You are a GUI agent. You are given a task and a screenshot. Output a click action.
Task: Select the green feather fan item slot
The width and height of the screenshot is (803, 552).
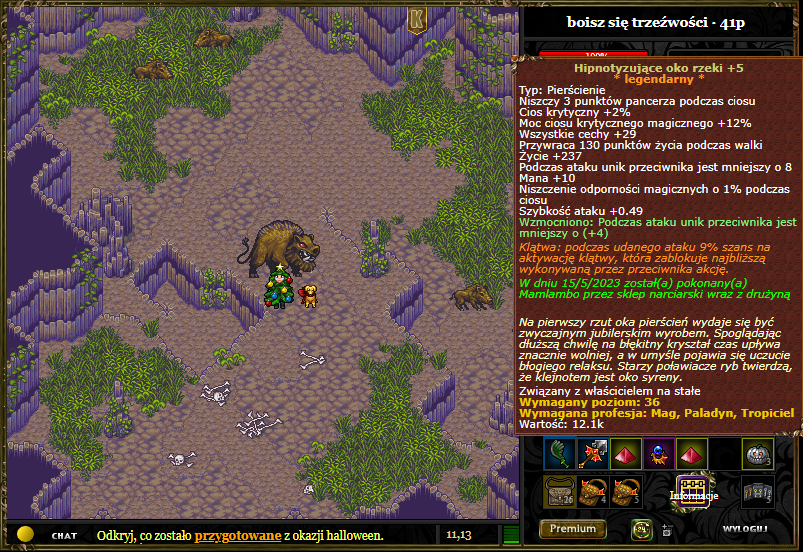point(558,454)
